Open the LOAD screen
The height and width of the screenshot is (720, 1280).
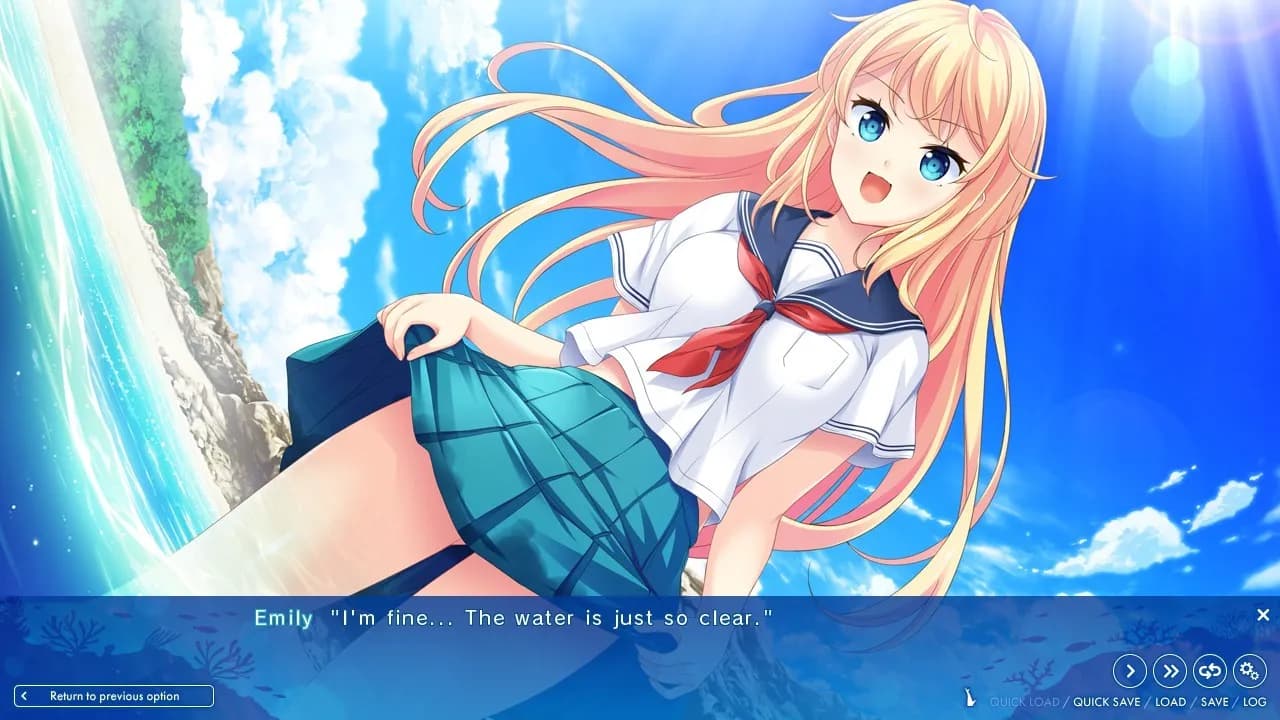pos(1170,701)
